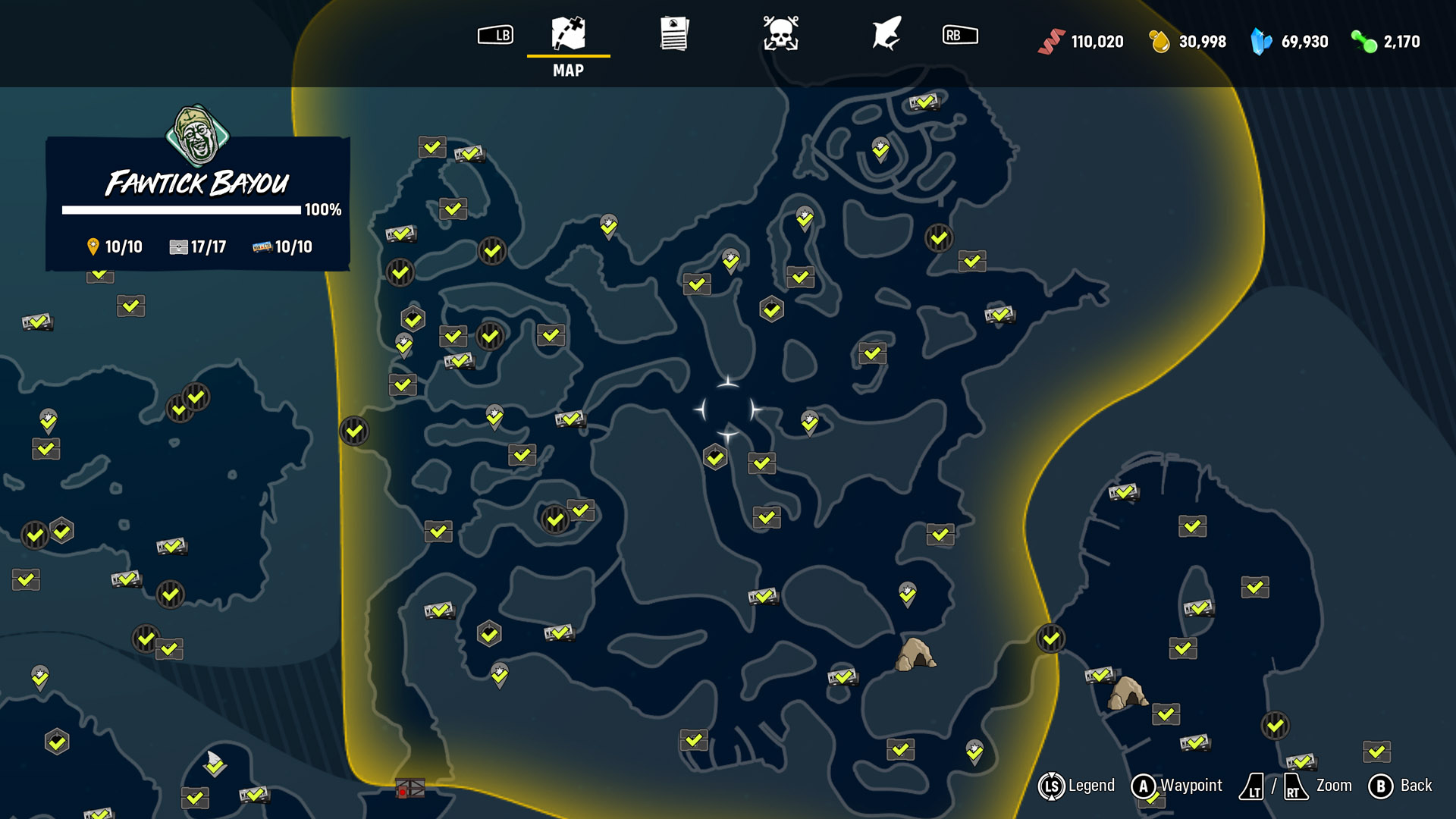Open the Legend with the LS button

(1053, 786)
